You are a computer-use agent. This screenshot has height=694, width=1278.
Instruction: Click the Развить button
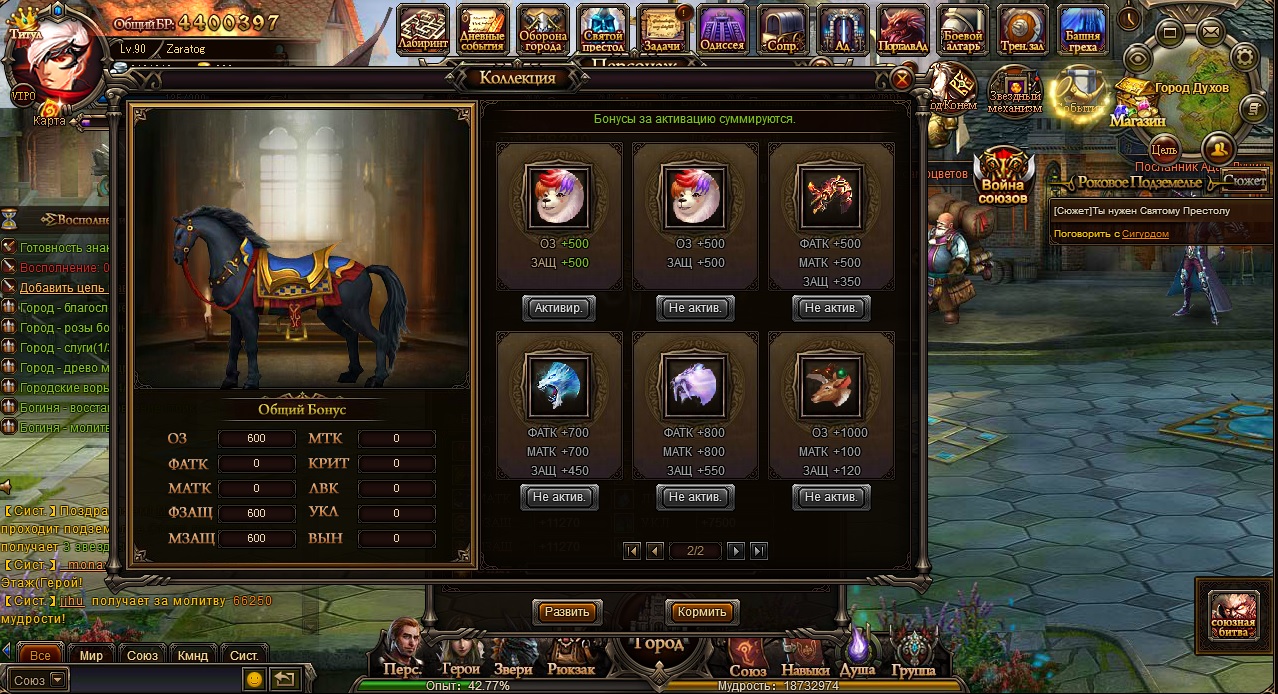(567, 612)
